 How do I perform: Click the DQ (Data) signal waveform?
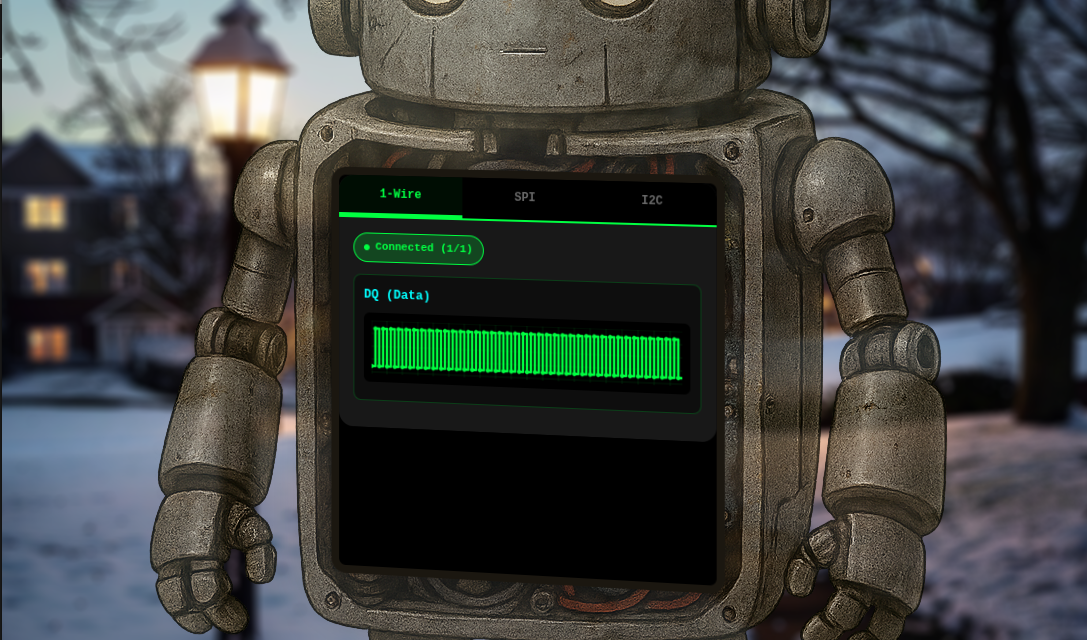527,353
